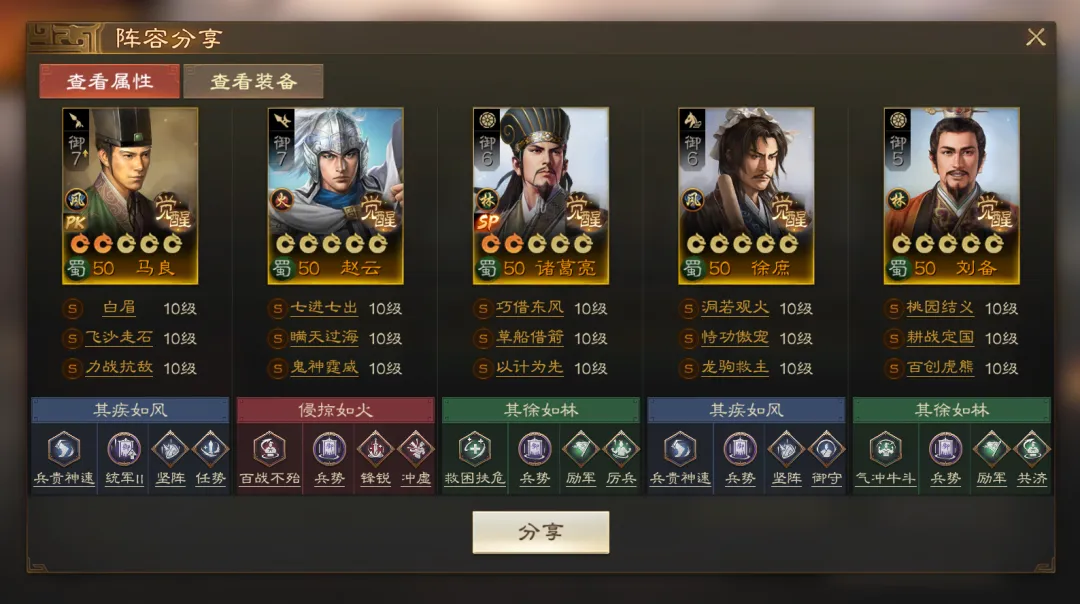Viewport: 1080px width, 604px height.
Task: Inspect the 桃园结义 skill
Action: (939, 308)
